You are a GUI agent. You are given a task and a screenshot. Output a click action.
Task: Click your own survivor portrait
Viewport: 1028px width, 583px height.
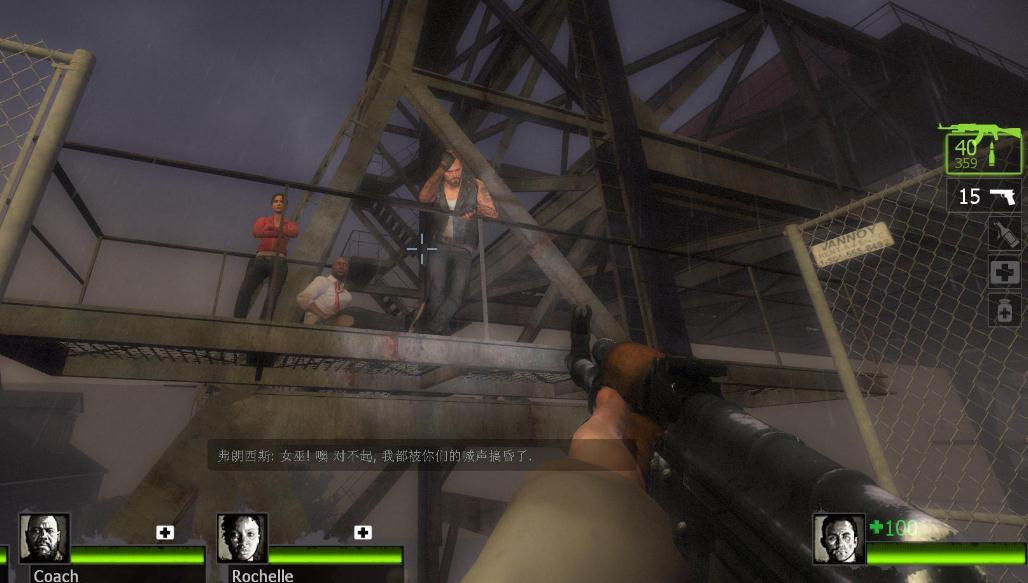pos(838,539)
